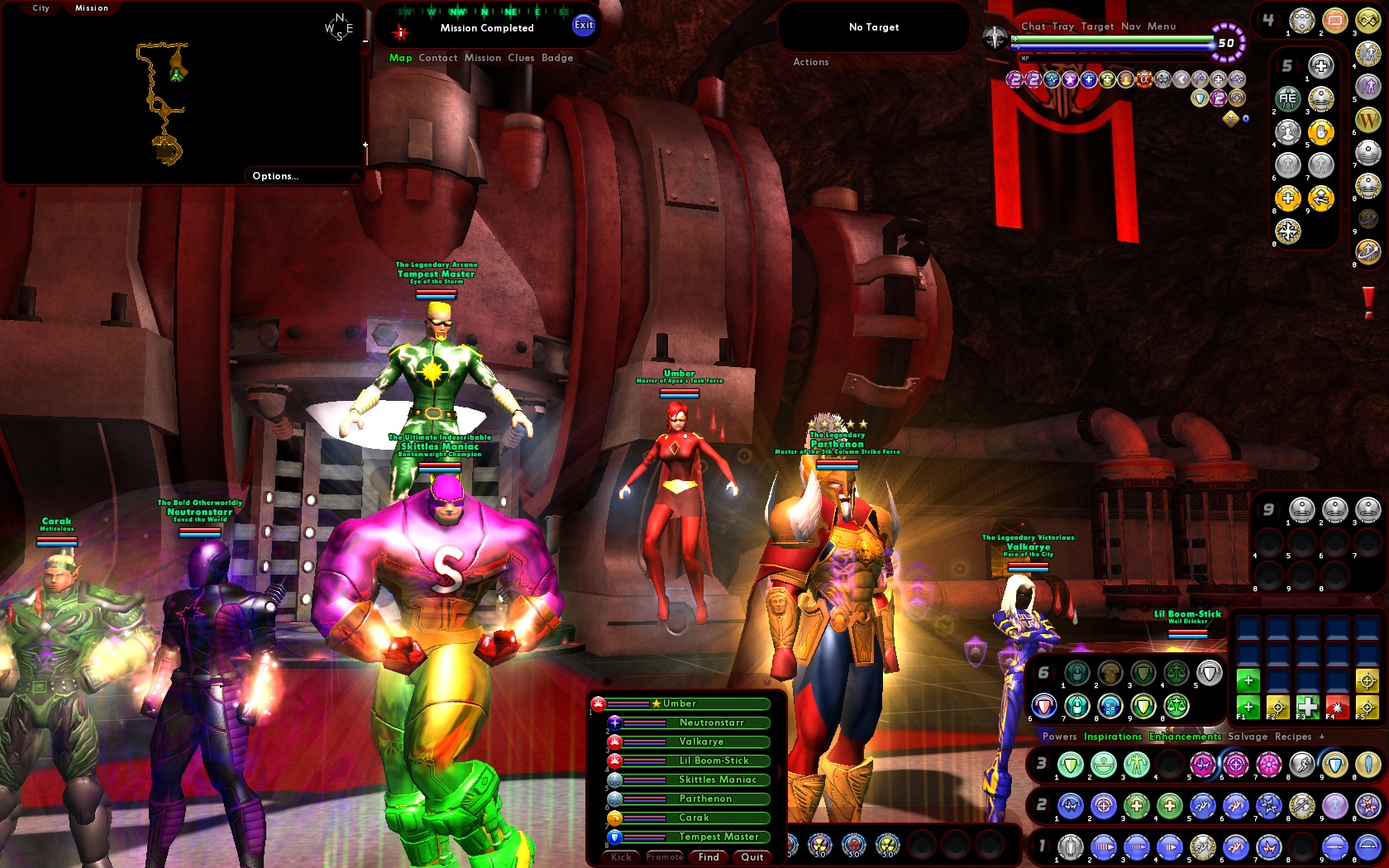
Task: Click the Find button in the team window
Action: point(709,857)
